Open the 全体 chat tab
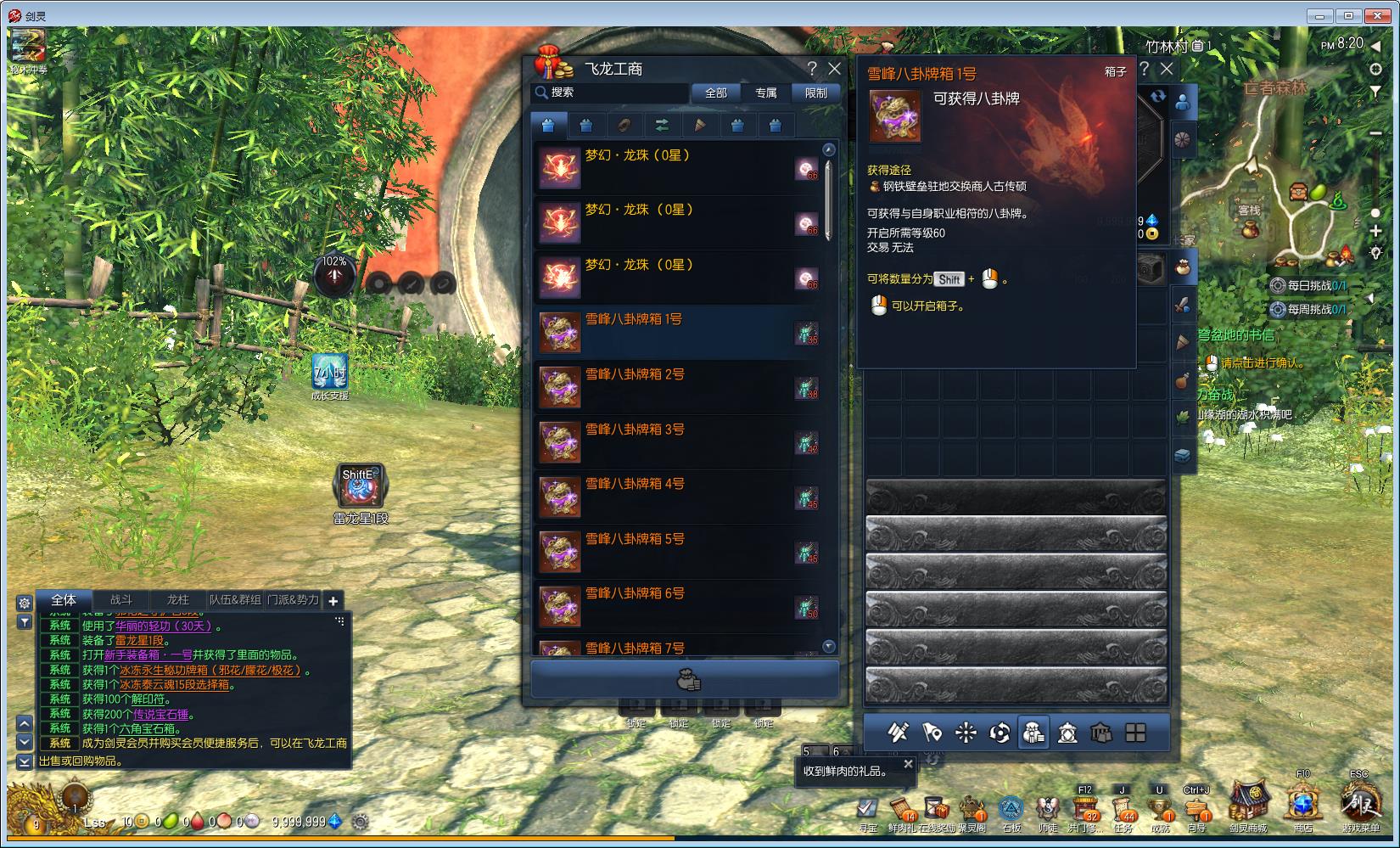Image resolution: width=1400 pixels, height=848 pixels. (64, 600)
